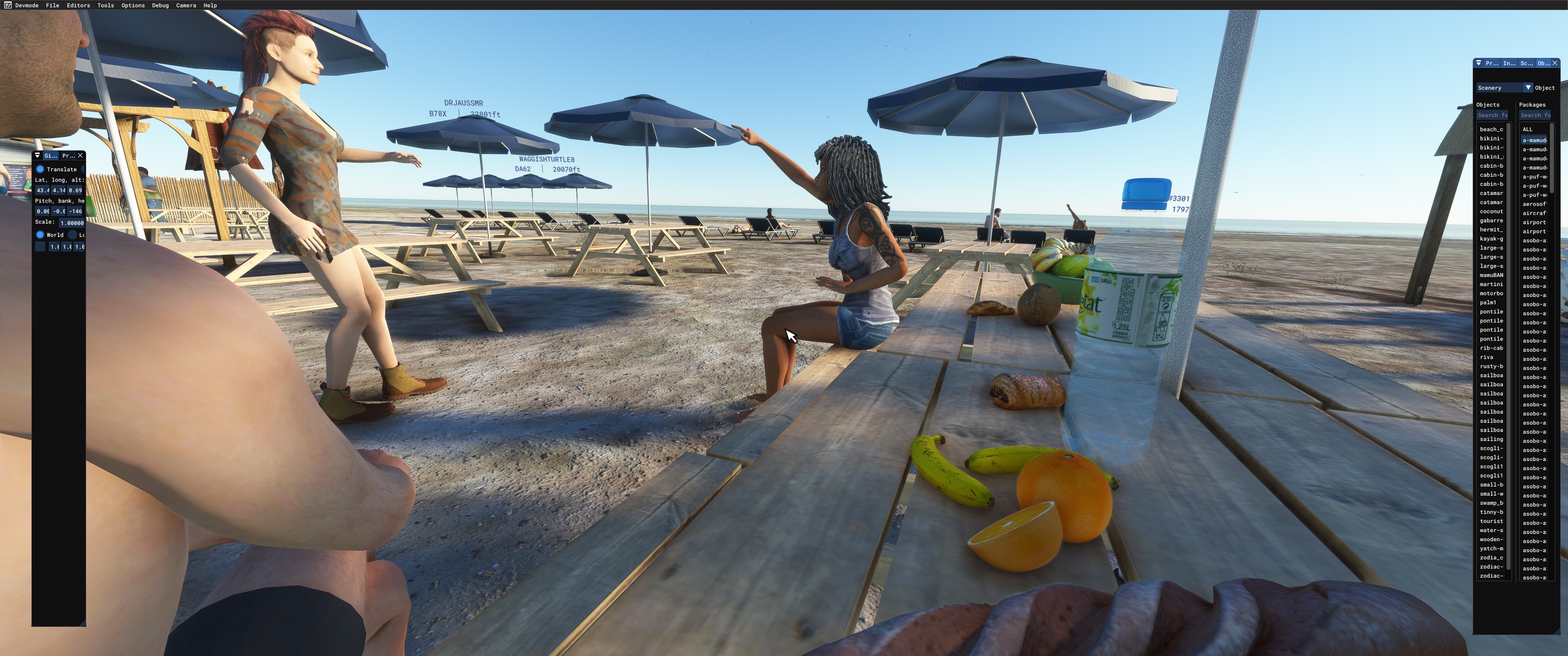Select the coconut object in the list
Screen dimensions: 1568x656
tap(1491, 211)
